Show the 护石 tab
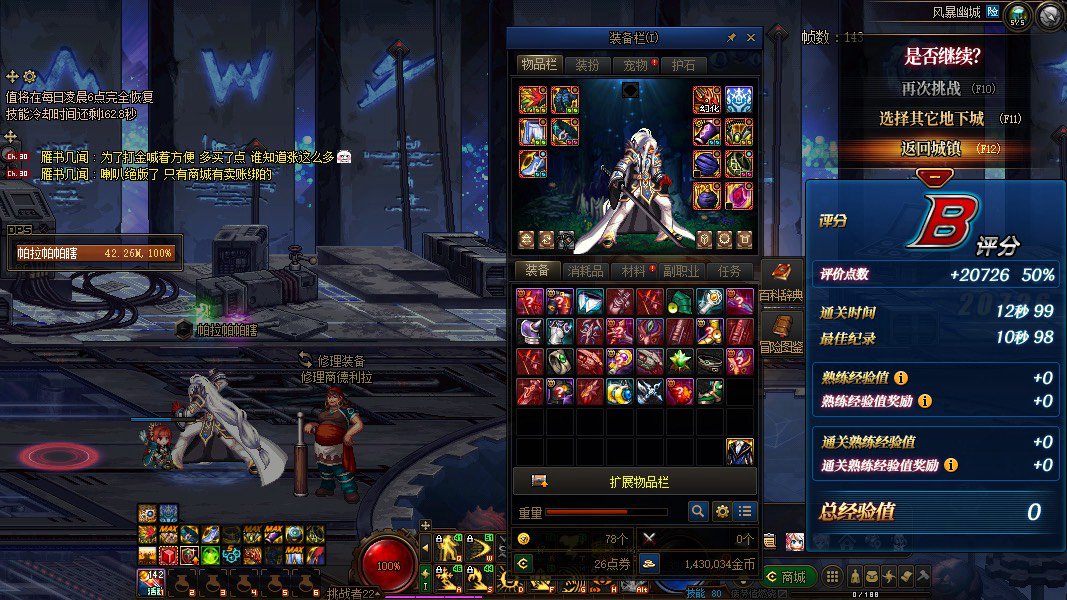 (685, 64)
